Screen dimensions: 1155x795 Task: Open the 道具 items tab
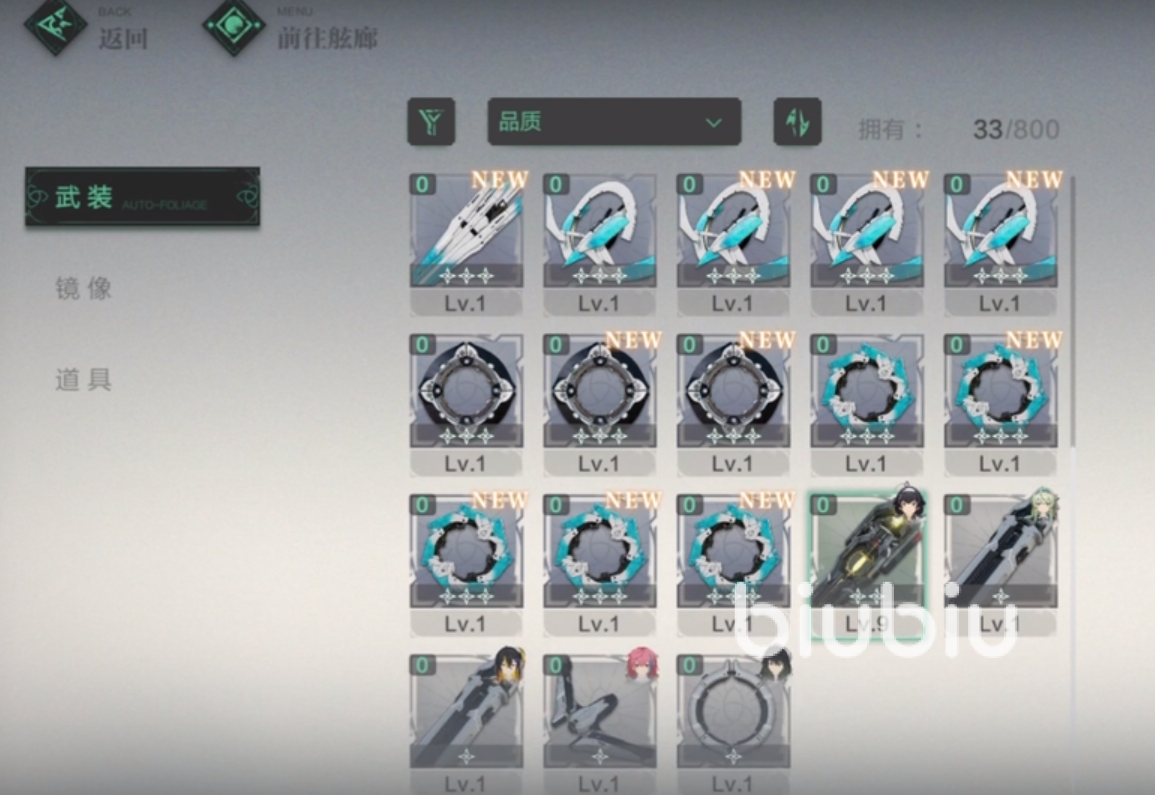pos(84,380)
